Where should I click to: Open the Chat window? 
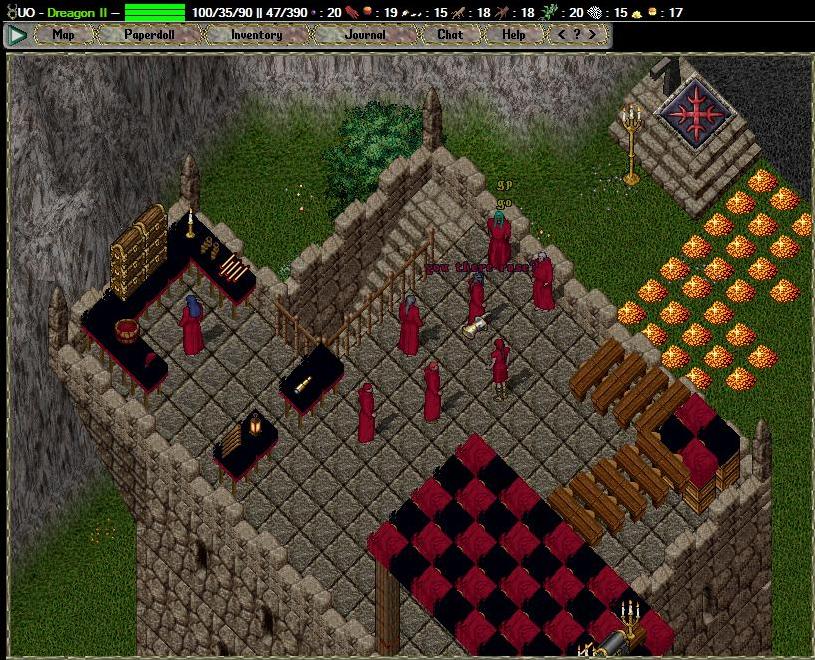click(450, 35)
